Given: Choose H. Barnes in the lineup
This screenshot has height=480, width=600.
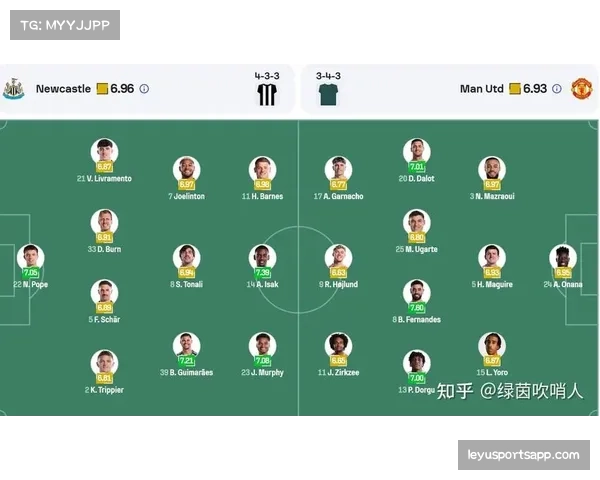Looking at the screenshot, I should pos(262,169).
